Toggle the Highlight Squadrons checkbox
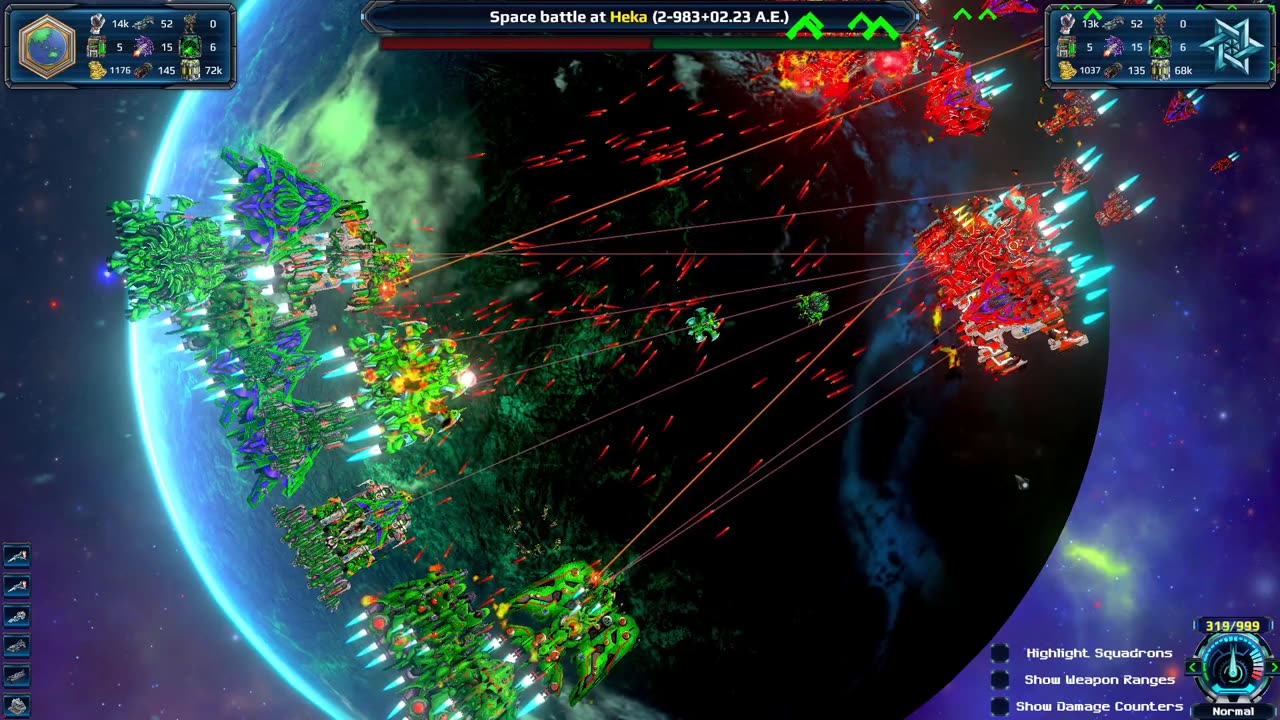This screenshot has width=1280, height=720. tap(1000, 653)
